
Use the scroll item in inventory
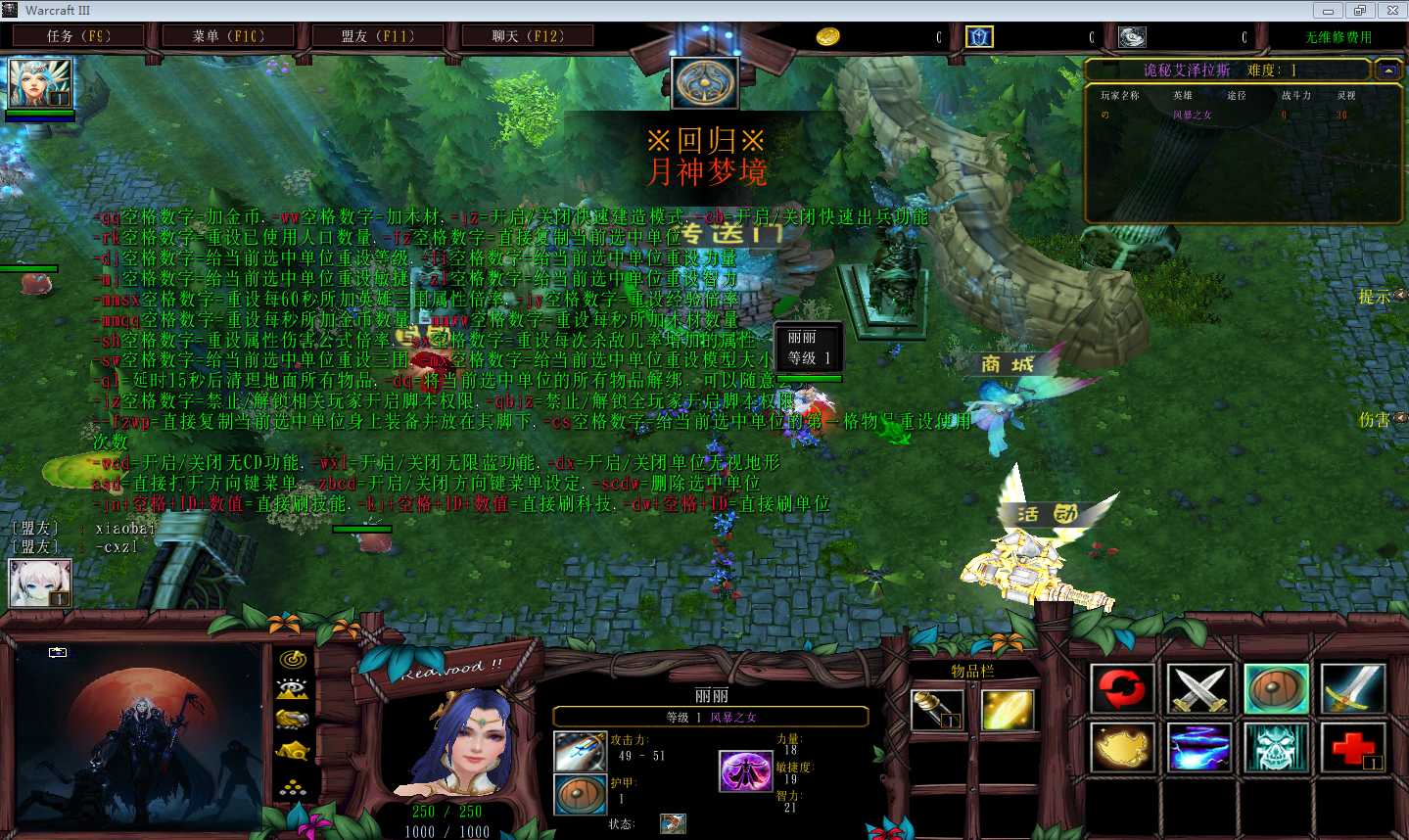pyautogui.click(x=937, y=710)
